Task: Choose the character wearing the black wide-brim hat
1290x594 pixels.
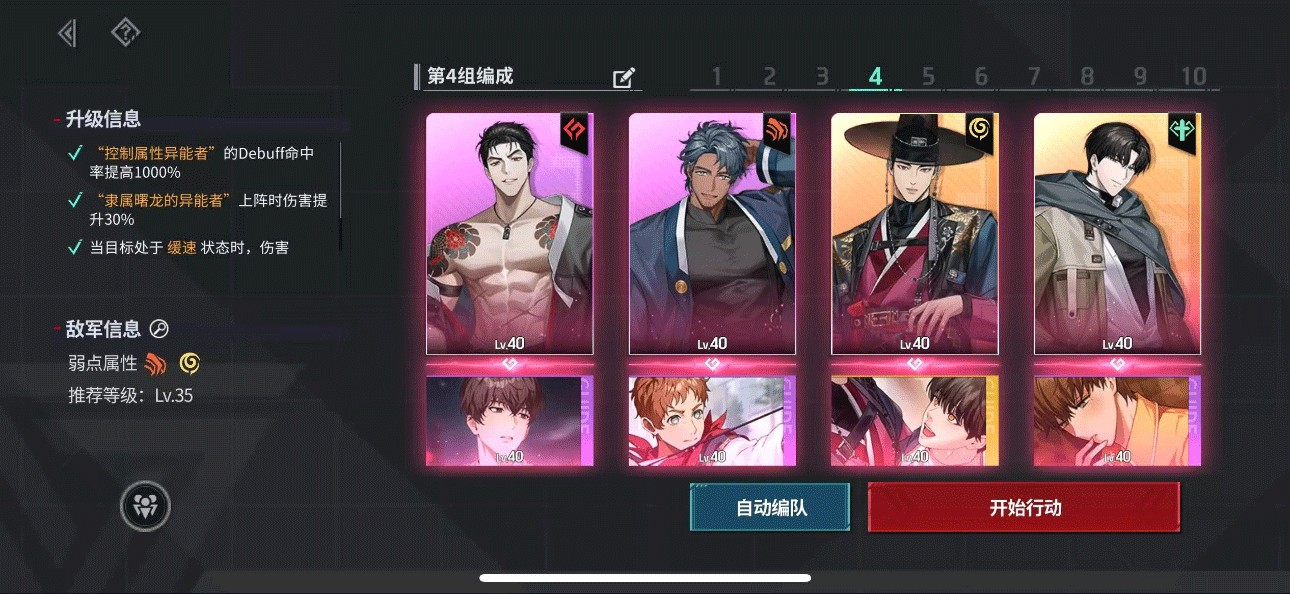Action: tap(915, 233)
